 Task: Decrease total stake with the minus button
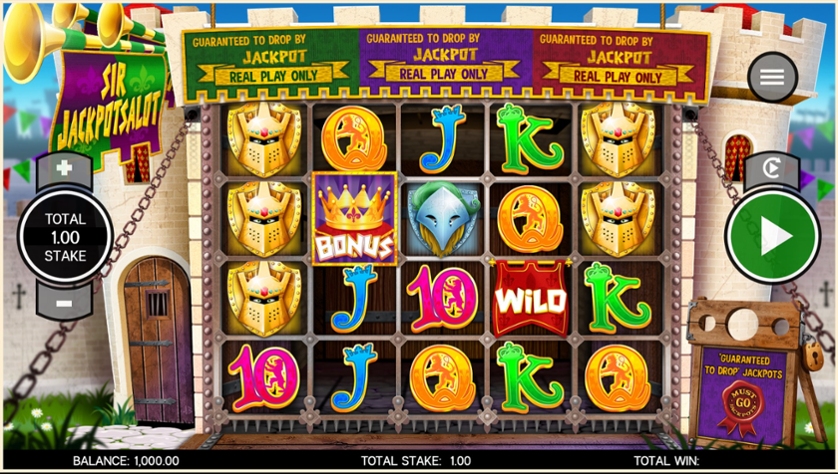(x=65, y=301)
